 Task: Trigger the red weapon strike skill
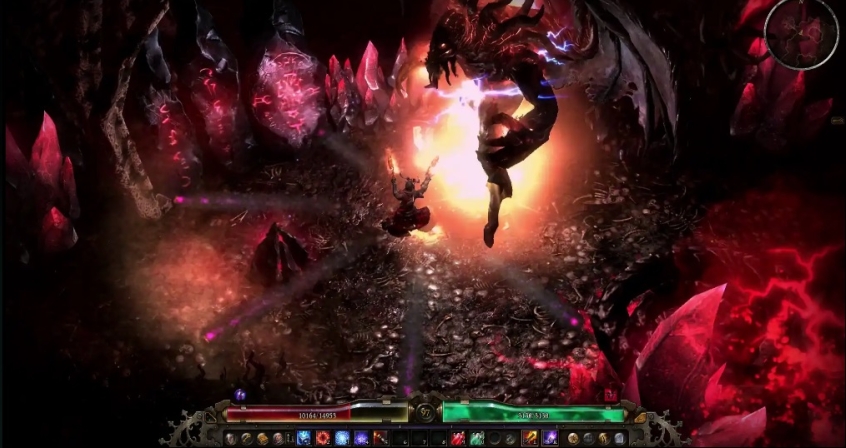[379, 438]
